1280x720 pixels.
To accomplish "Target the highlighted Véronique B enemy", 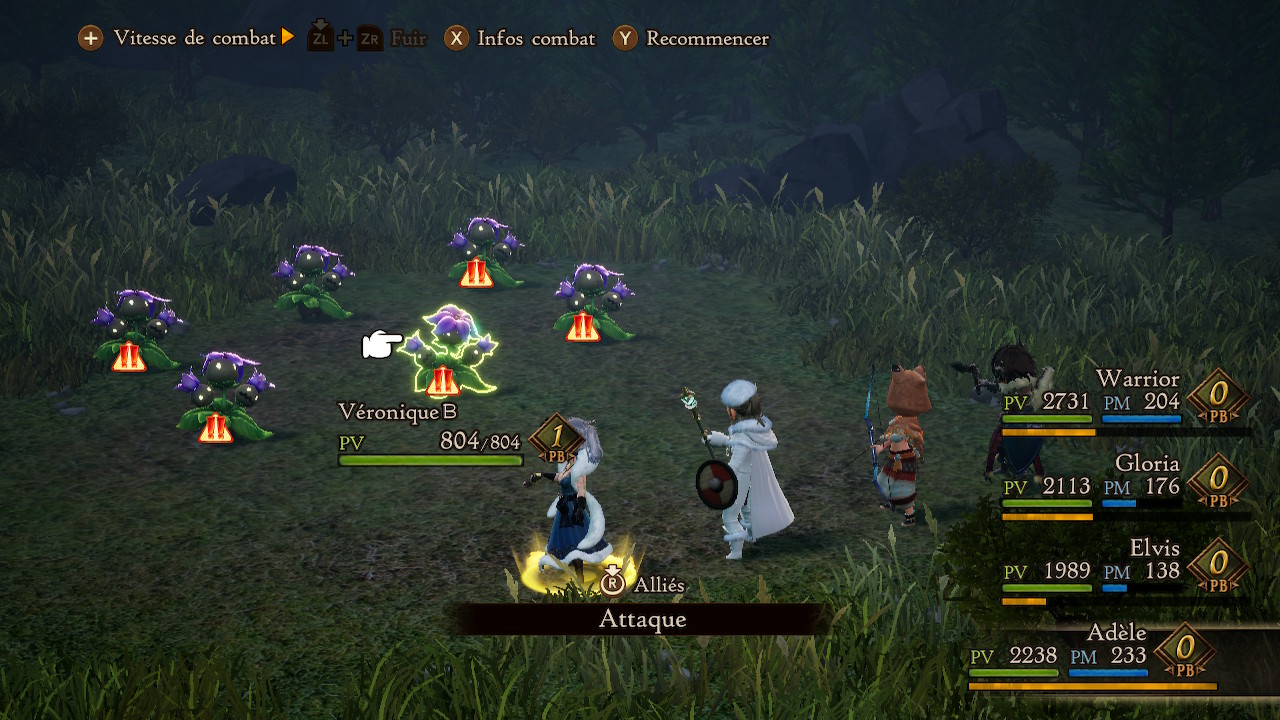I will pos(448,350).
